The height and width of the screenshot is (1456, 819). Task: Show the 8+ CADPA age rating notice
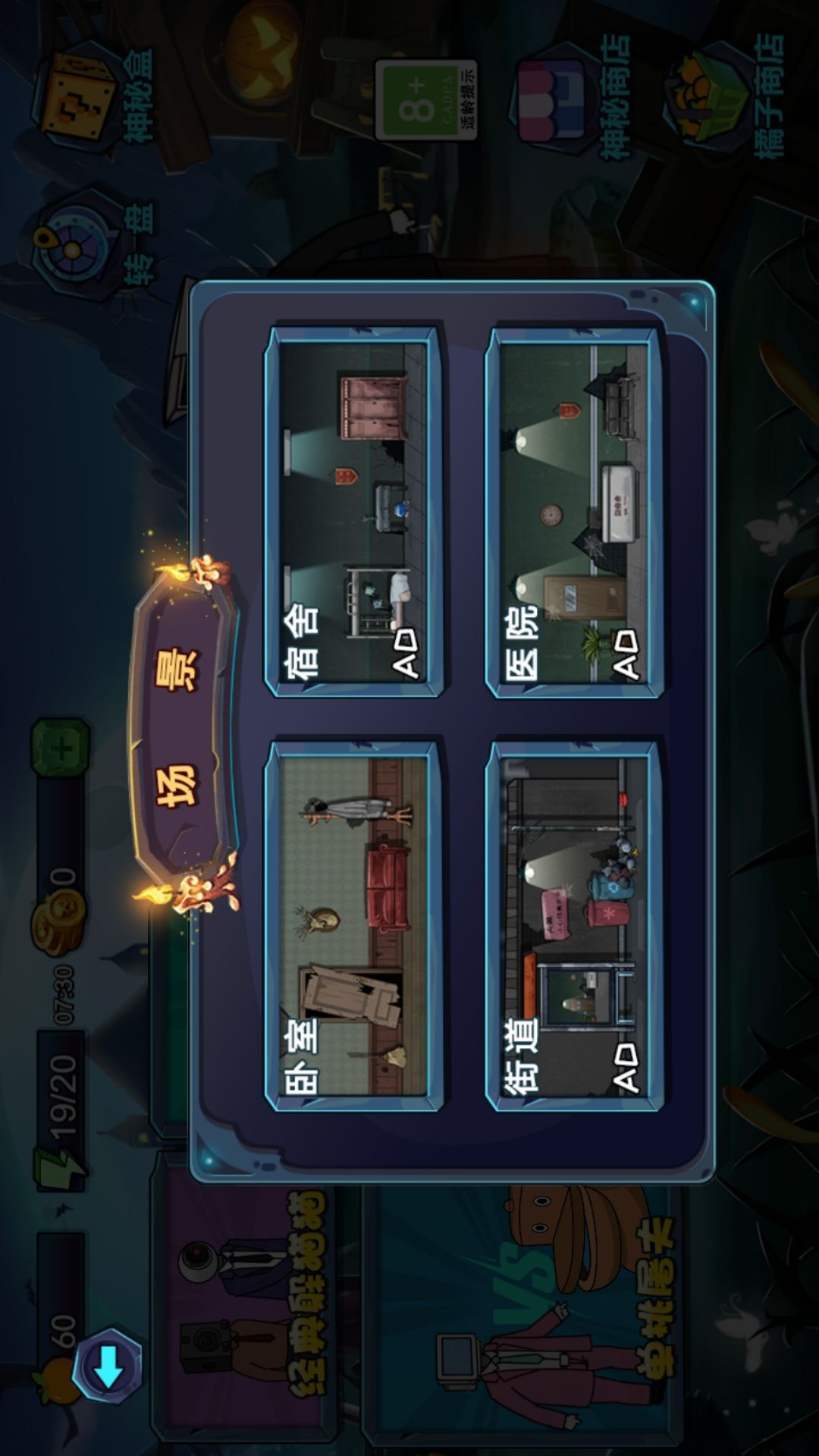coord(426,100)
